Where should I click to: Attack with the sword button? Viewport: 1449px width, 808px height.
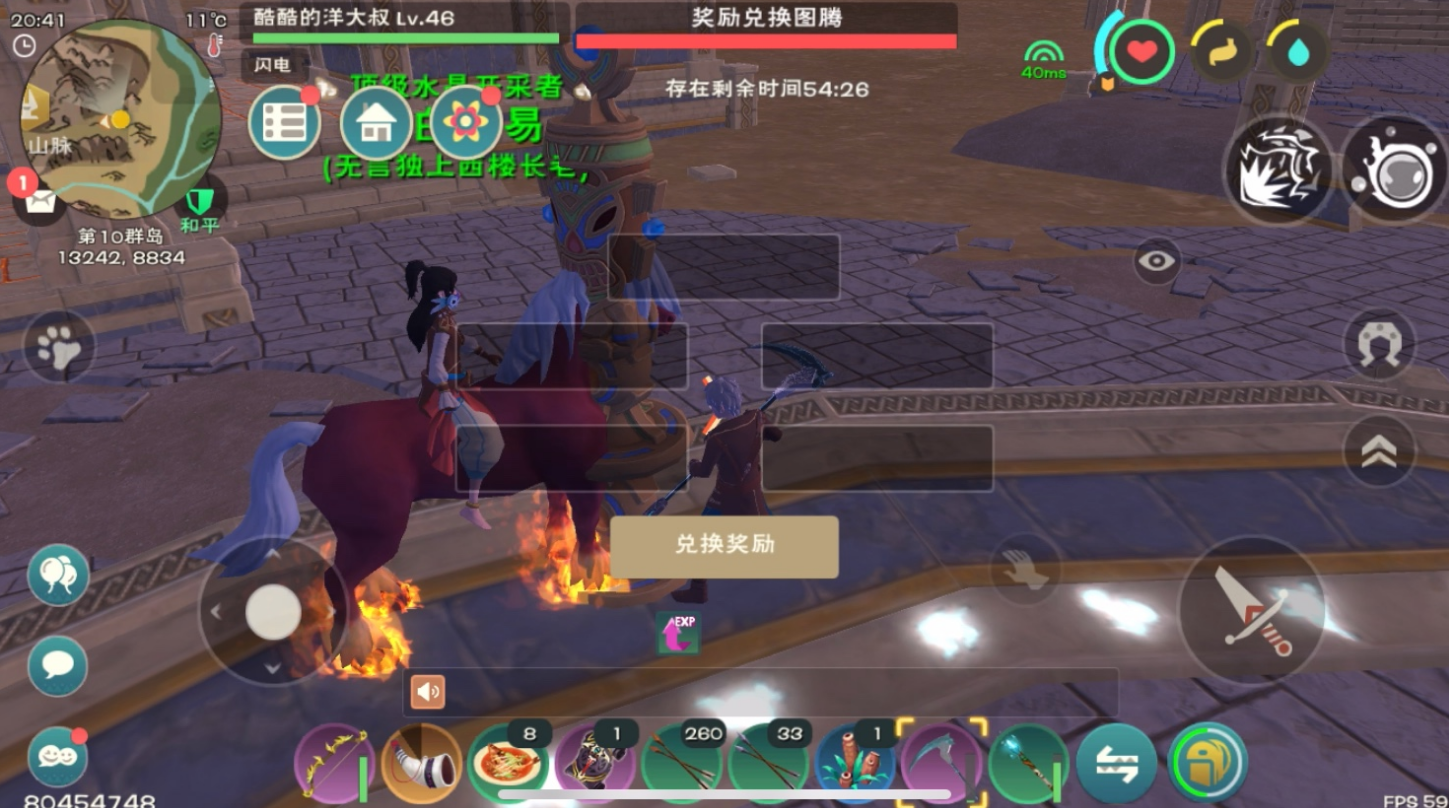click(x=1252, y=610)
